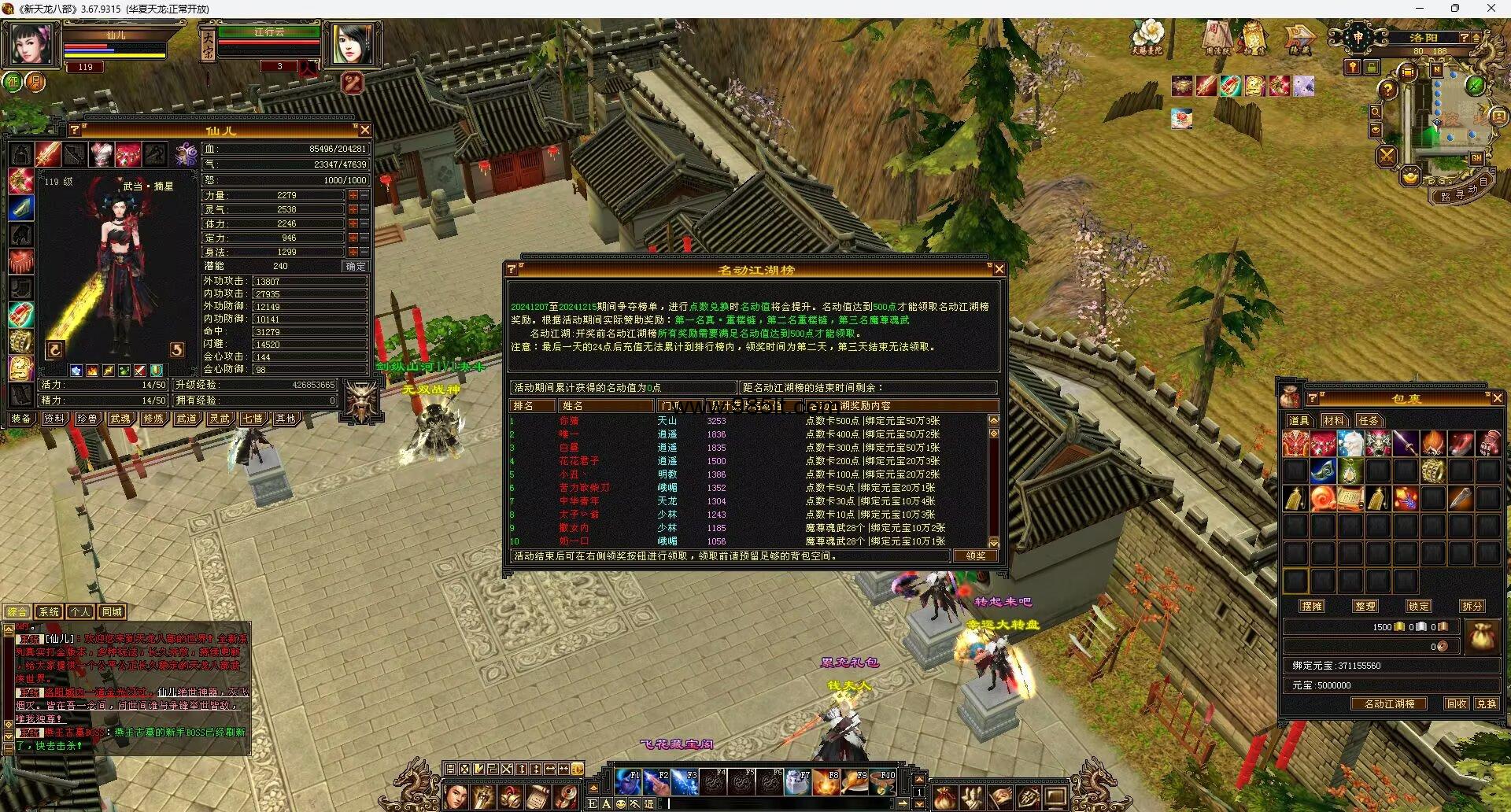
Task: Close the 包裹 bag window
Action: [1497, 398]
